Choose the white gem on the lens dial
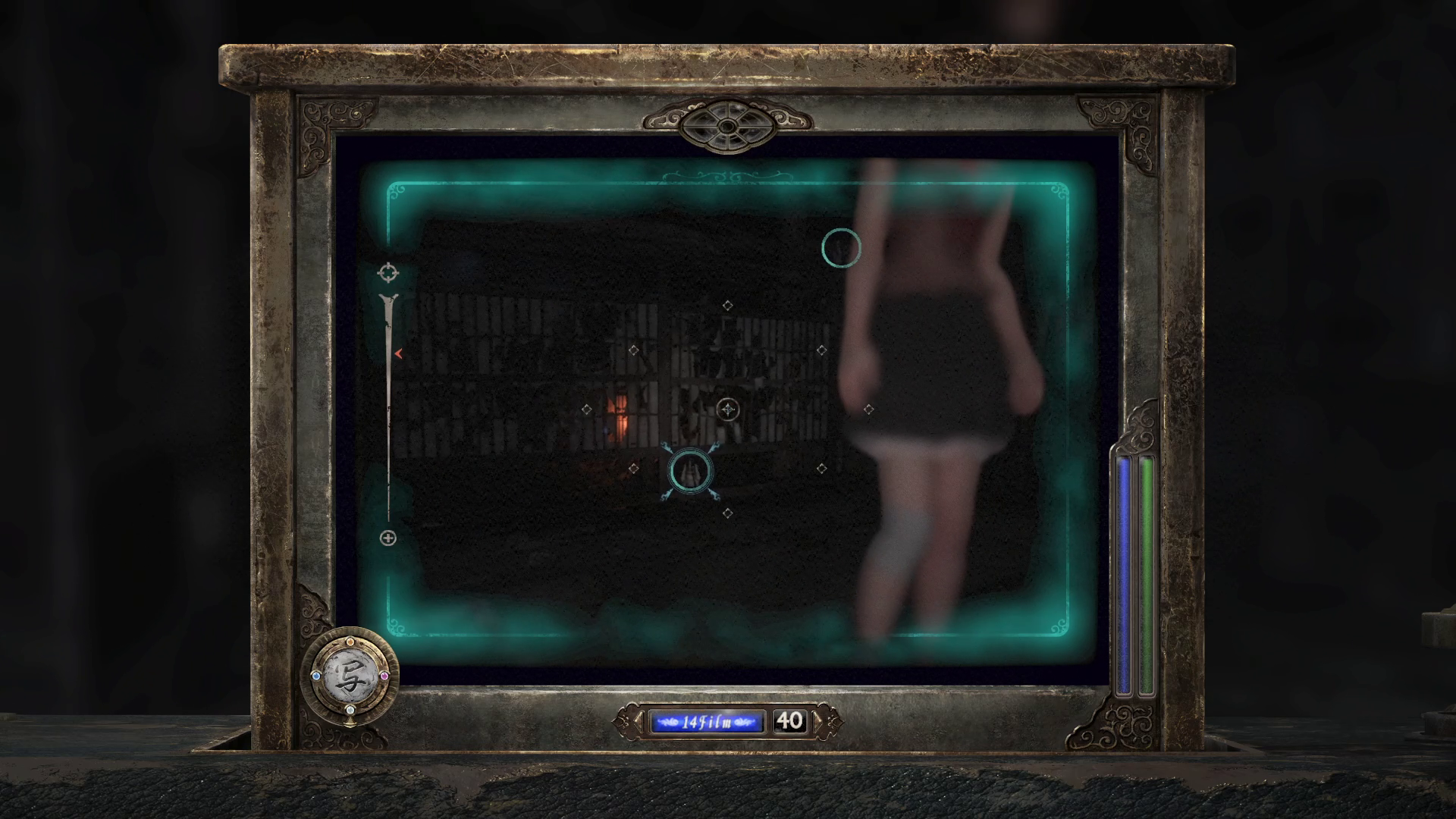The width and height of the screenshot is (1456, 819). point(350,710)
